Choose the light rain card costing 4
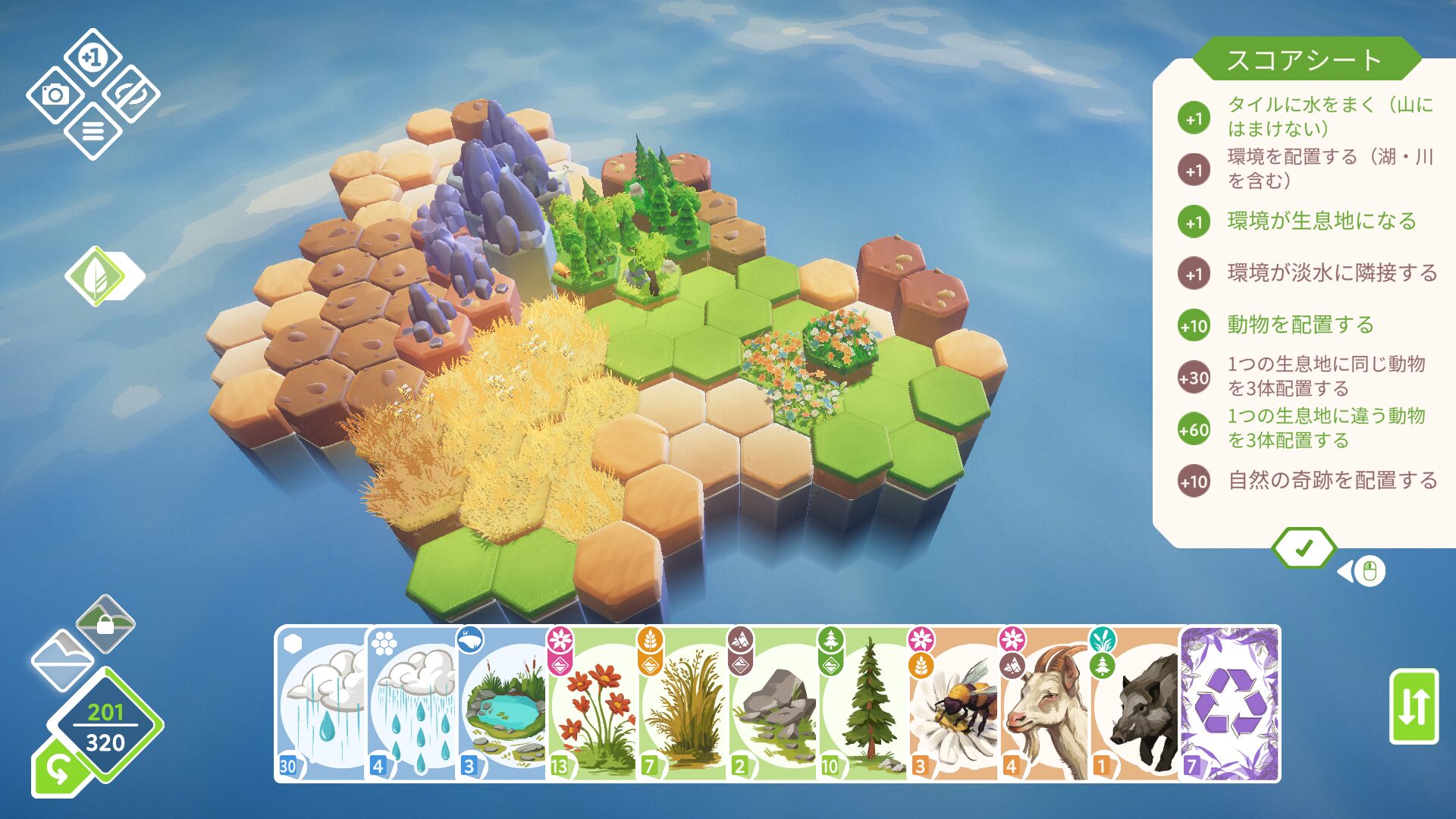The height and width of the screenshot is (819, 1456). pos(412,704)
